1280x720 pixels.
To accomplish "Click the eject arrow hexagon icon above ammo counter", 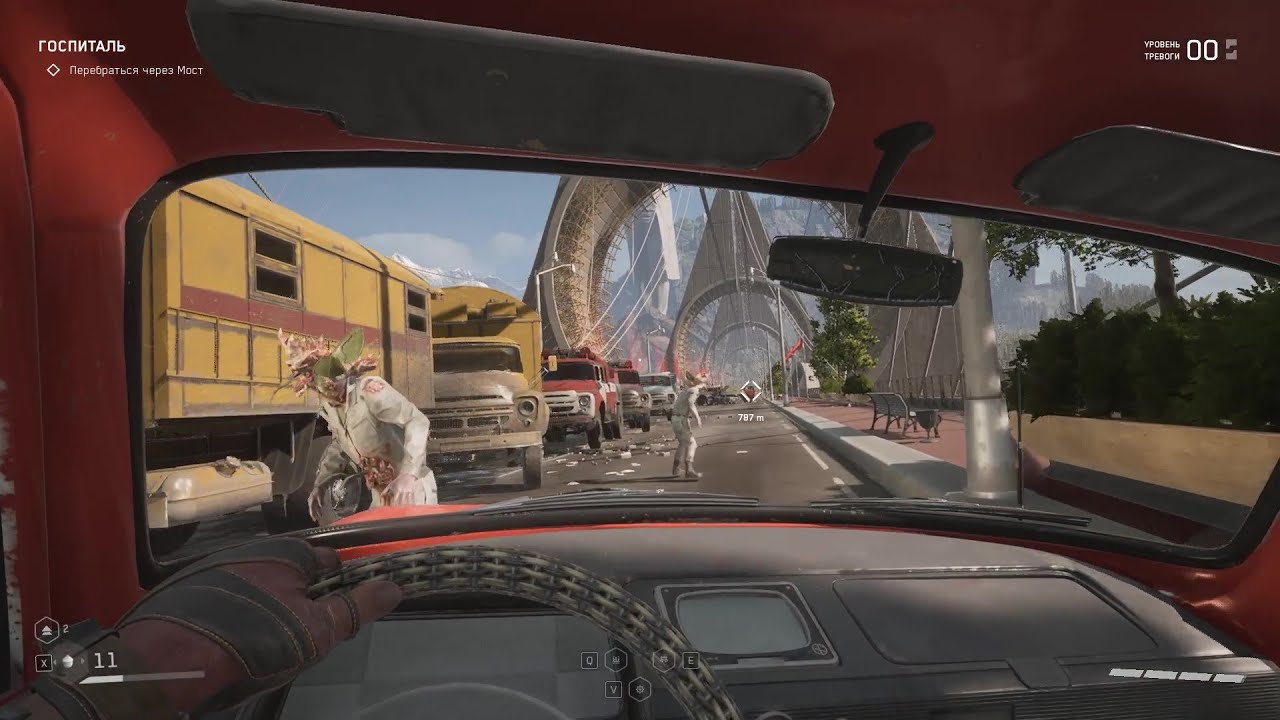I will click(47, 629).
